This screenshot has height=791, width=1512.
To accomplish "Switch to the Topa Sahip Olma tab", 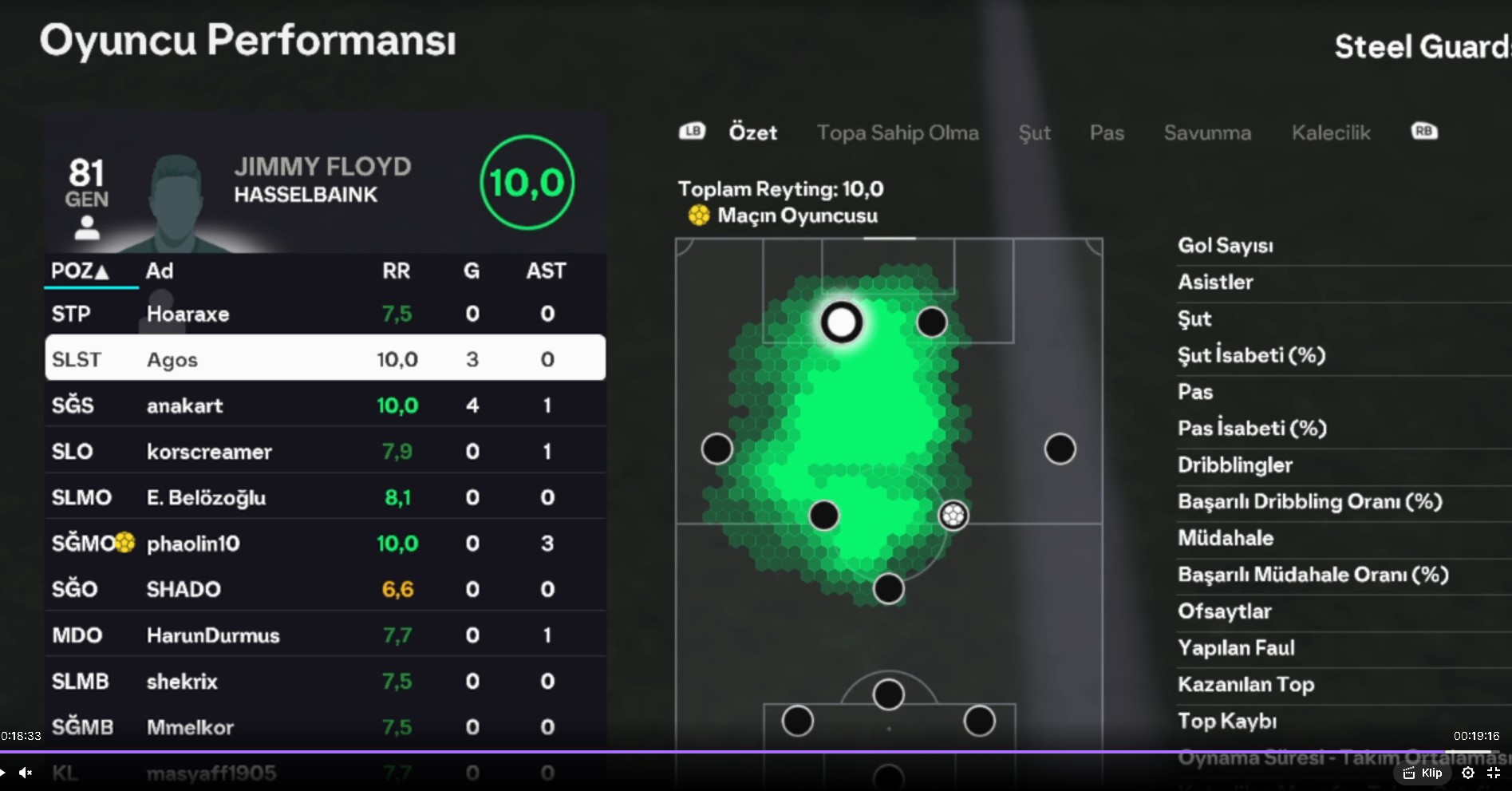I will point(898,132).
